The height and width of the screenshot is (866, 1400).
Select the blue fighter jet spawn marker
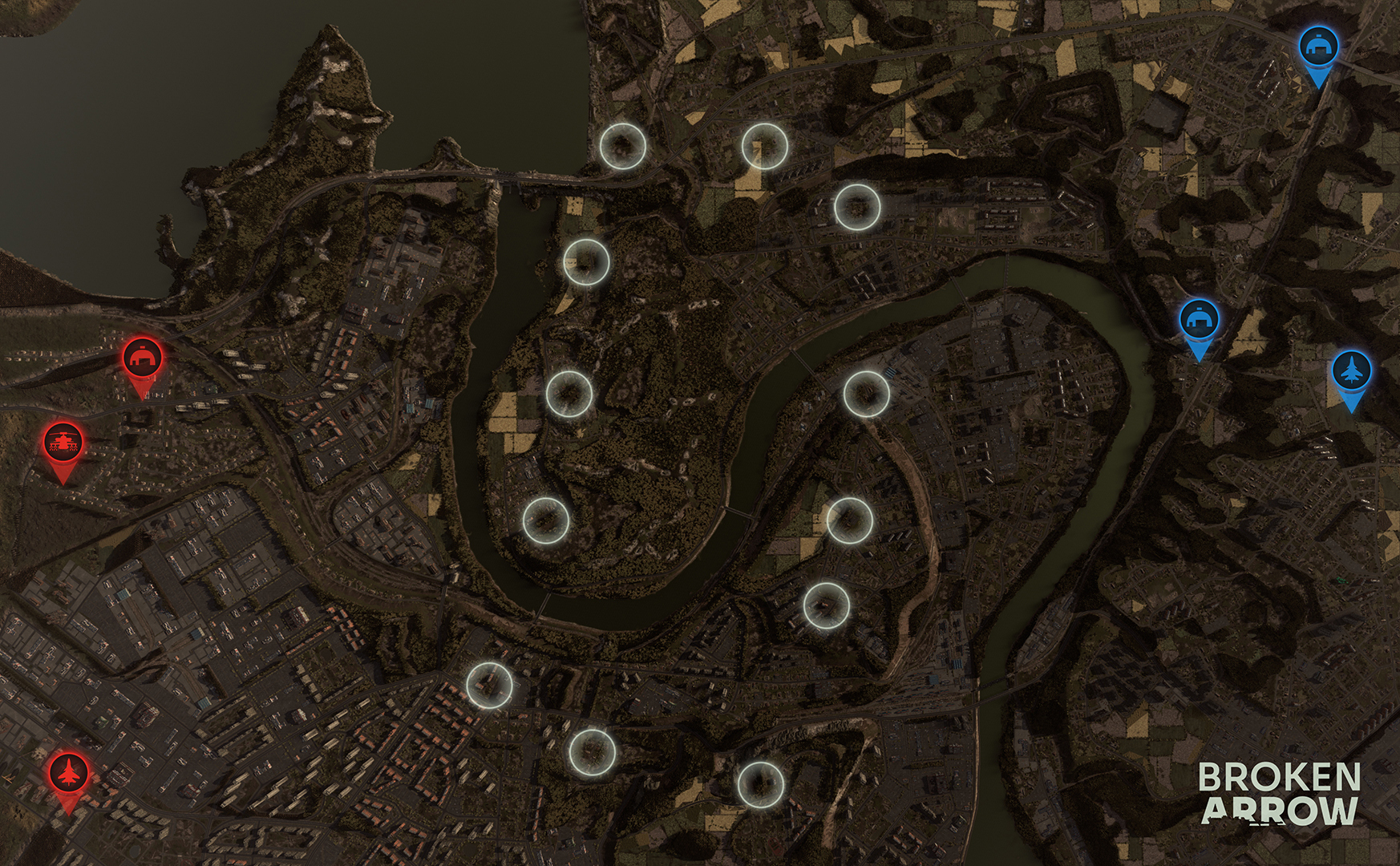point(1353,371)
